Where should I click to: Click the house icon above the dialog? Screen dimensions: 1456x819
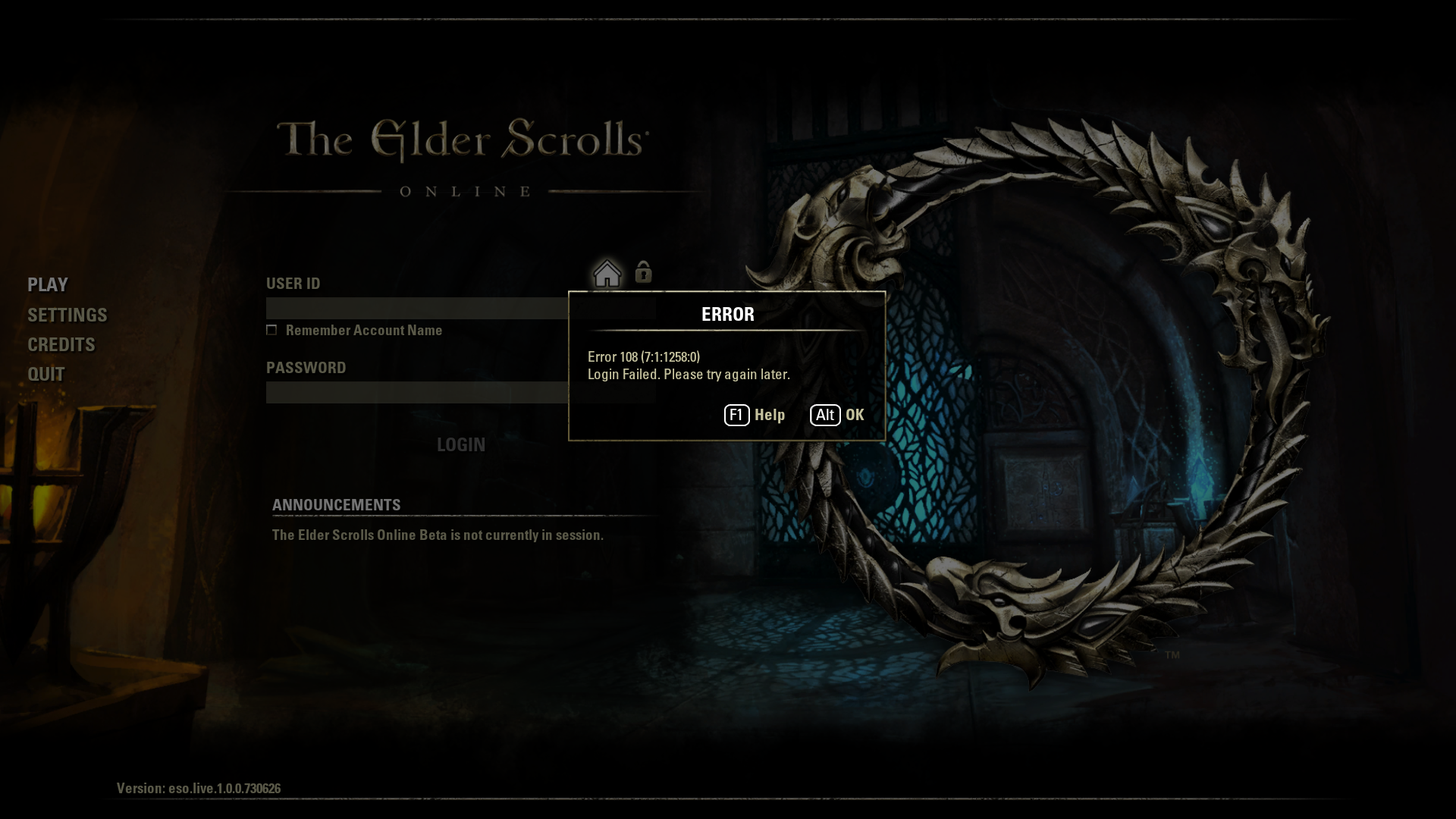(607, 273)
